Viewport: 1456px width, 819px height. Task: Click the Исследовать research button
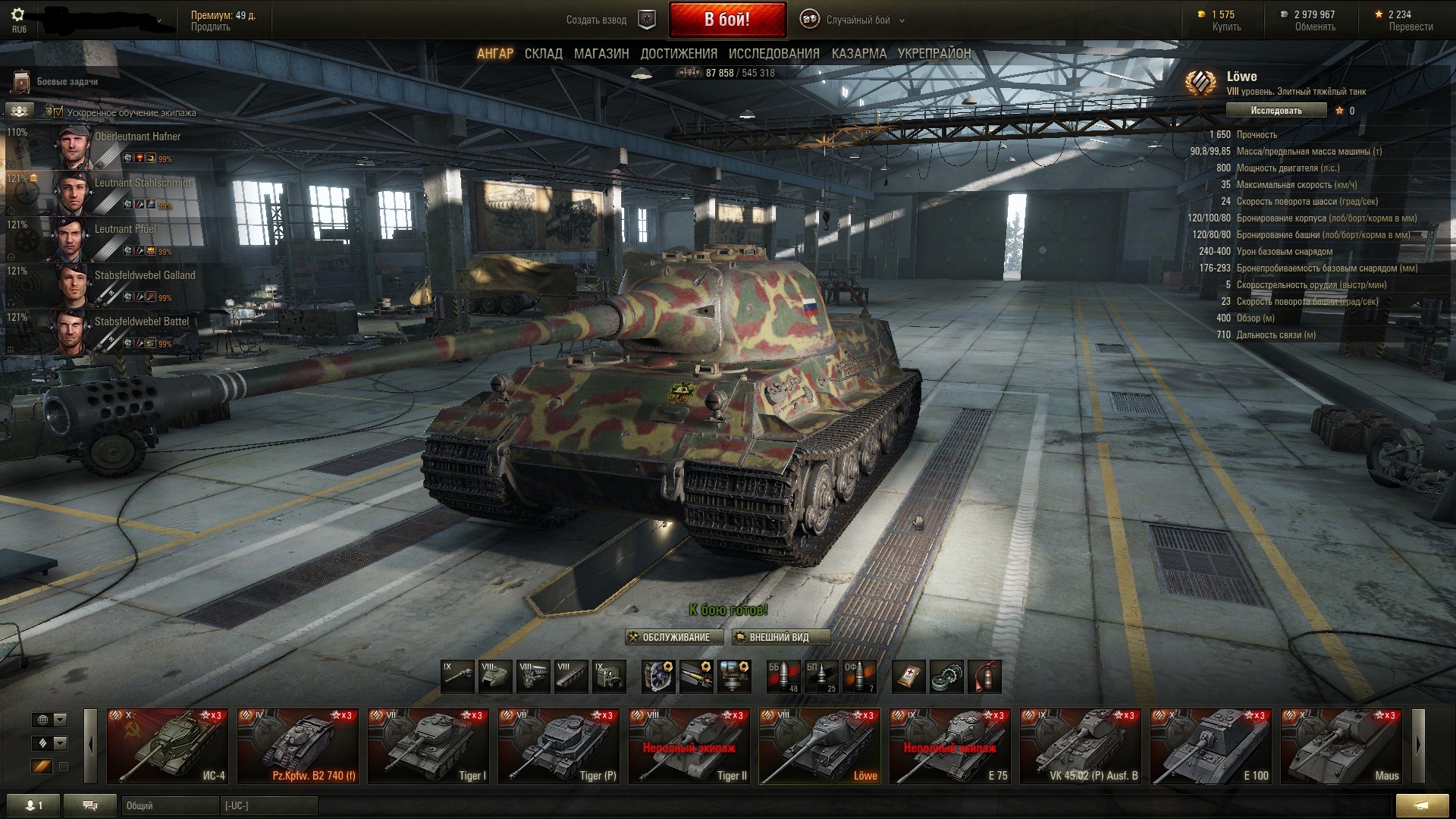click(1276, 111)
